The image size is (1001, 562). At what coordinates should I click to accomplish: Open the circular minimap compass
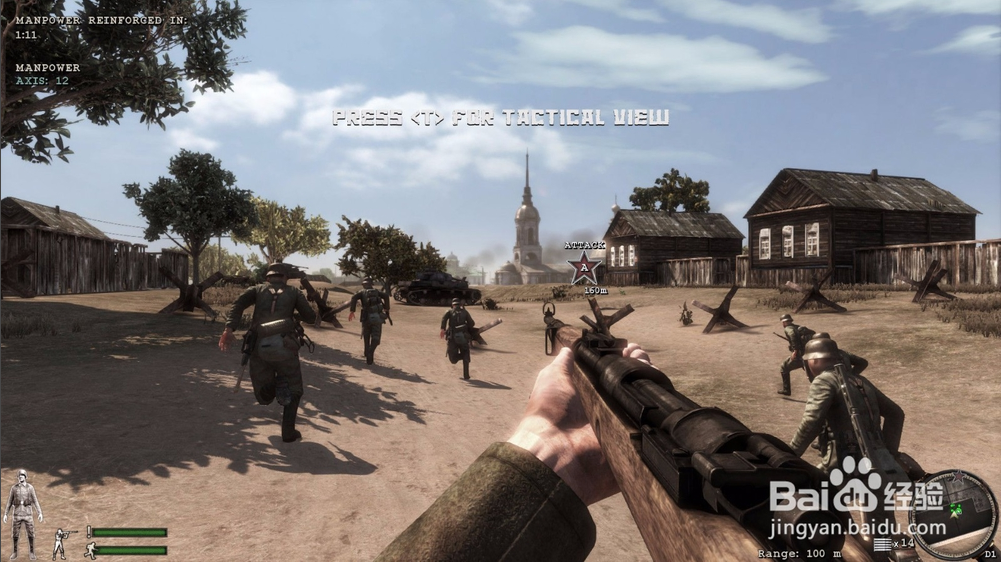(953, 513)
